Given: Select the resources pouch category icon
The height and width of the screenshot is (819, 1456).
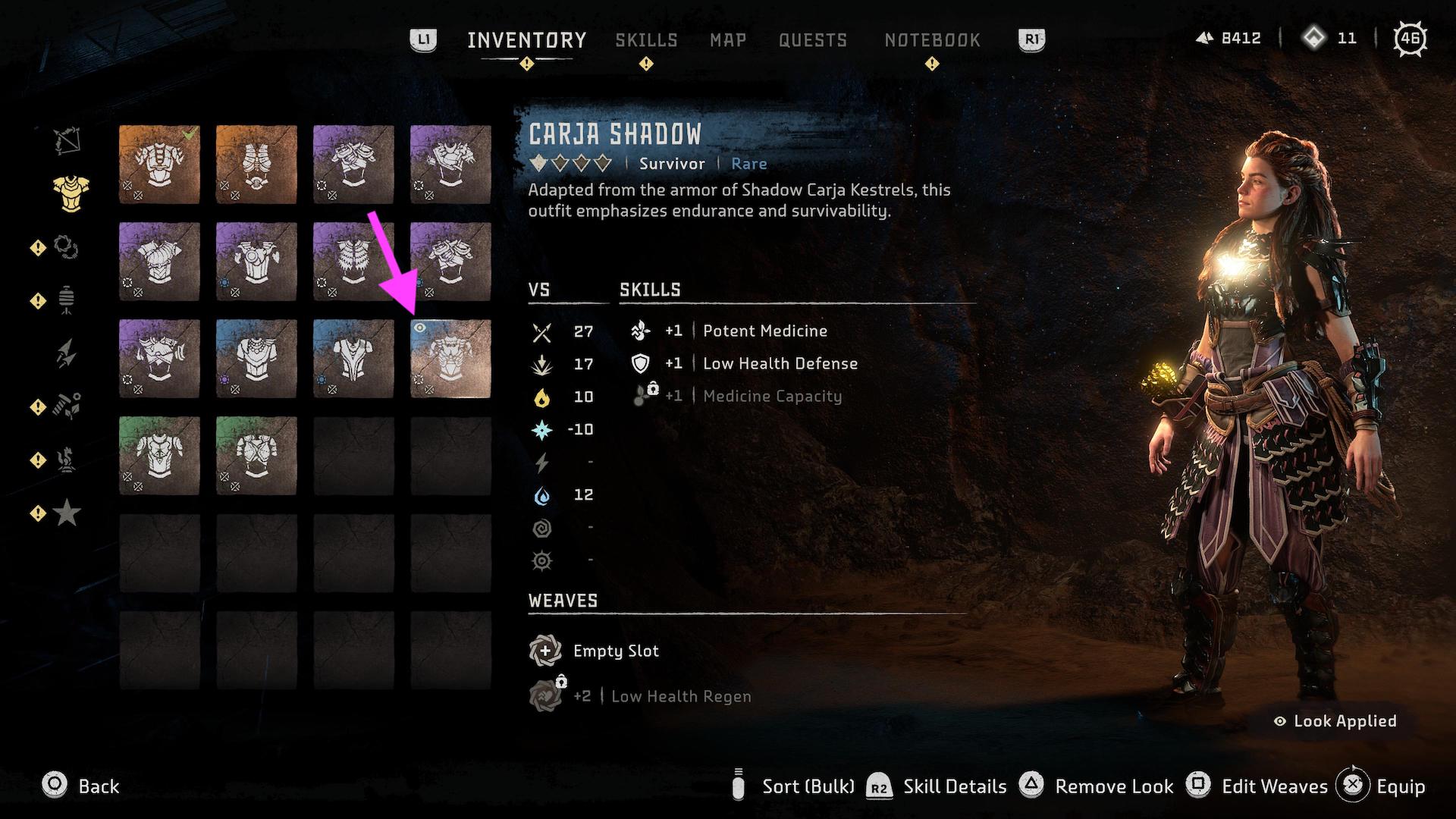Looking at the screenshot, I should point(67,298).
